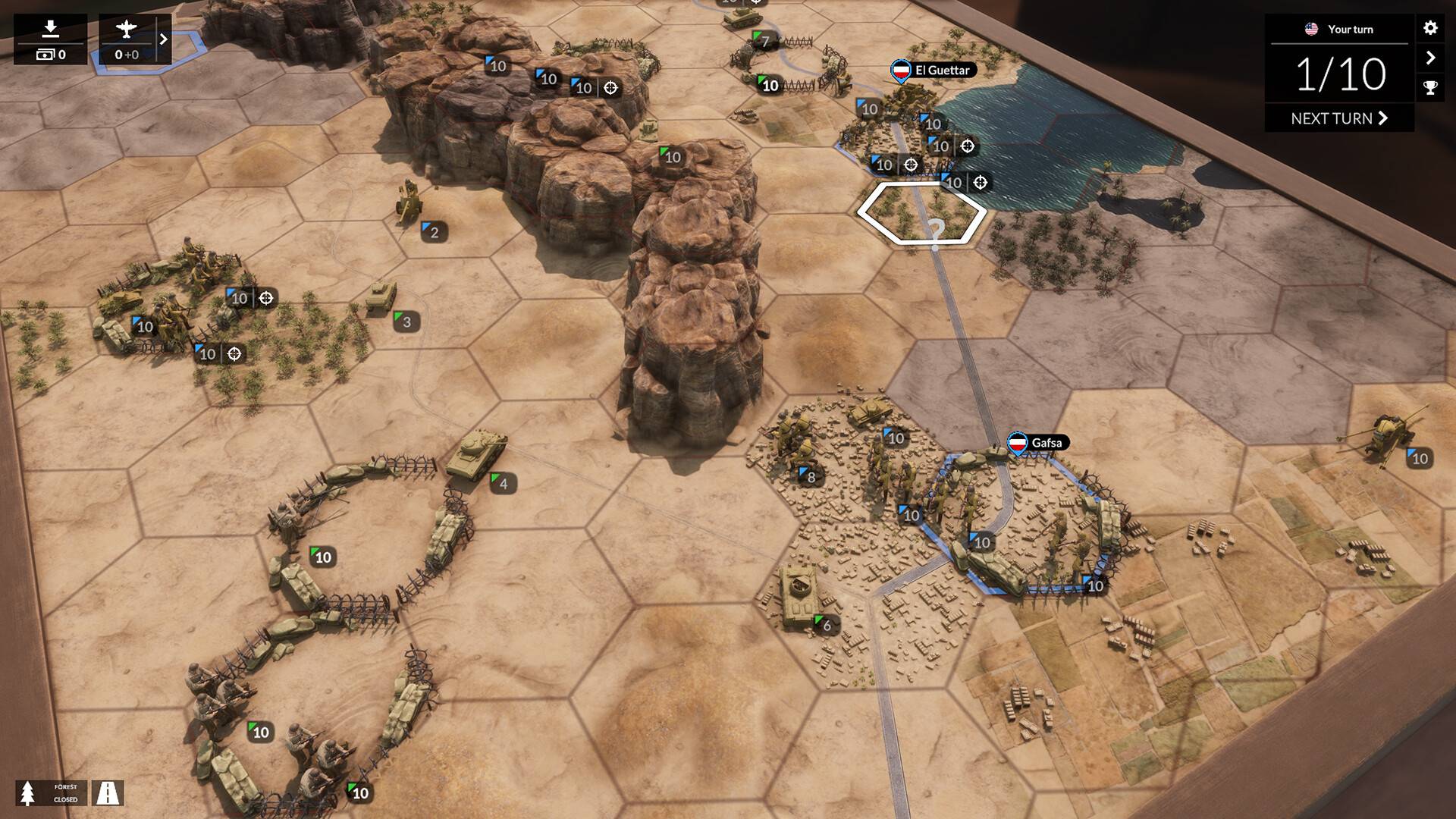Select the white-outlined hex with question mark
1456x819 pixels.
[921, 214]
